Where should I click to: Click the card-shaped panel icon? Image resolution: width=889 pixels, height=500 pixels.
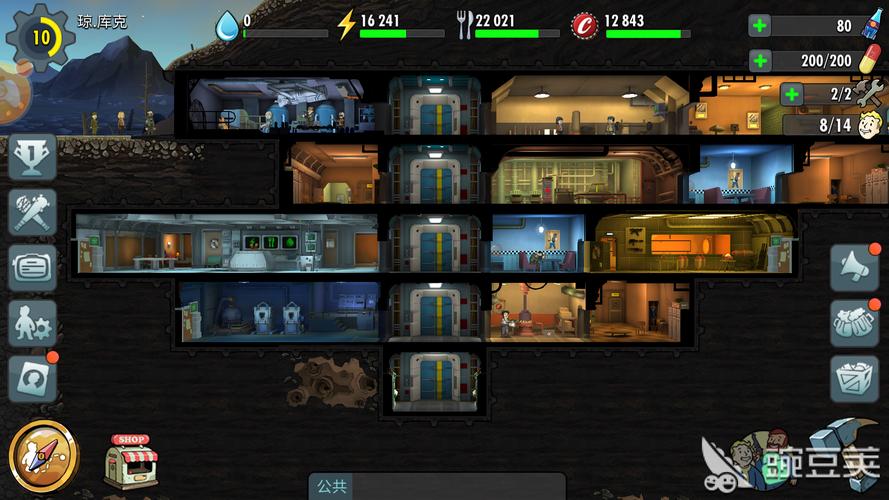32,267
